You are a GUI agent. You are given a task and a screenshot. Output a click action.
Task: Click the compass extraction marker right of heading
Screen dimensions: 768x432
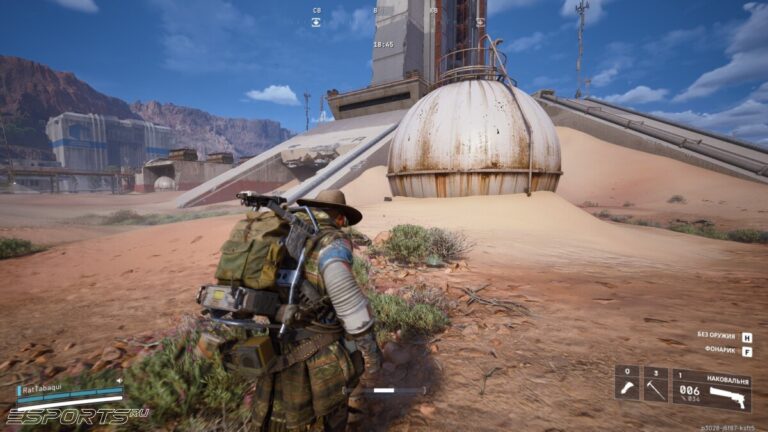[x=480, y=22]
